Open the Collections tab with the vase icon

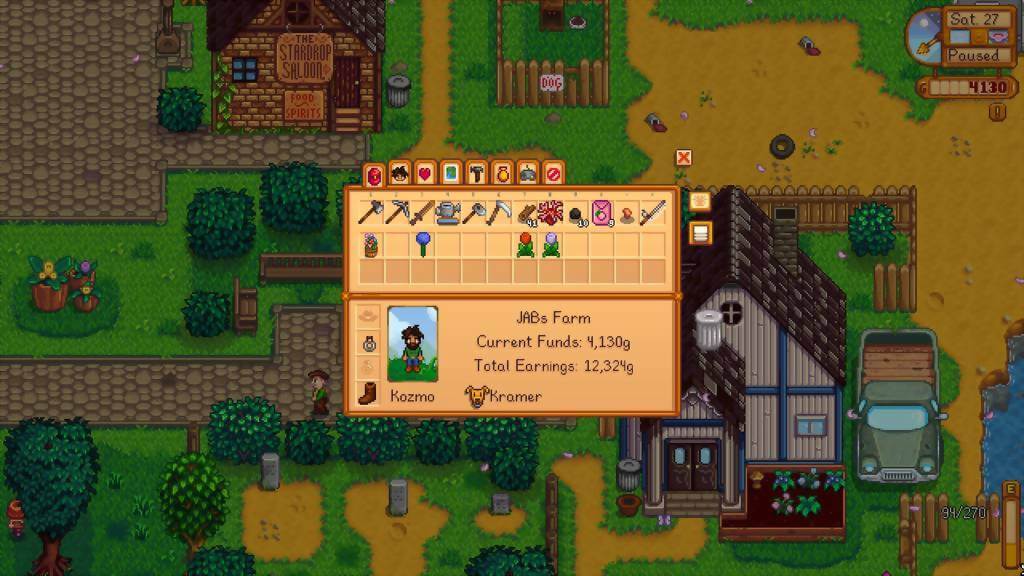click(x=502, y=174)
